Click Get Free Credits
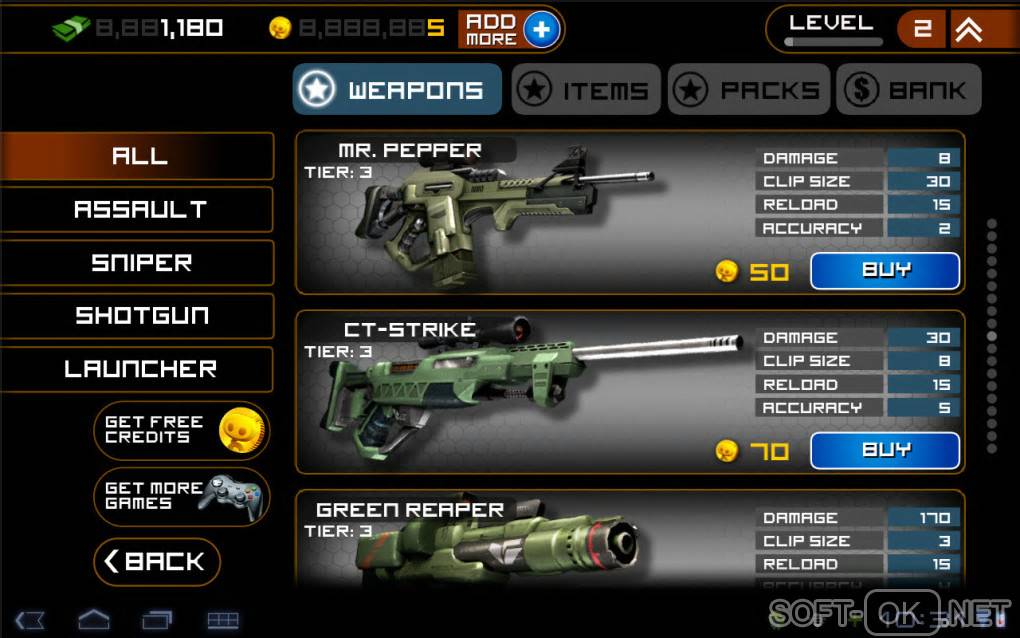This screenshot has height=638, width=1020. [182, 431]
